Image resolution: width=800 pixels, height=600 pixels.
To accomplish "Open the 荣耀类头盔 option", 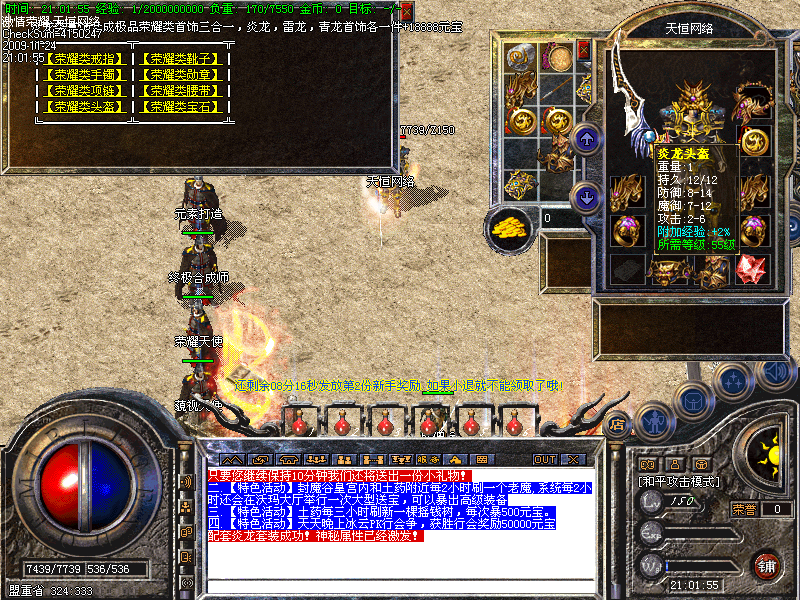I will coord(82,107).
